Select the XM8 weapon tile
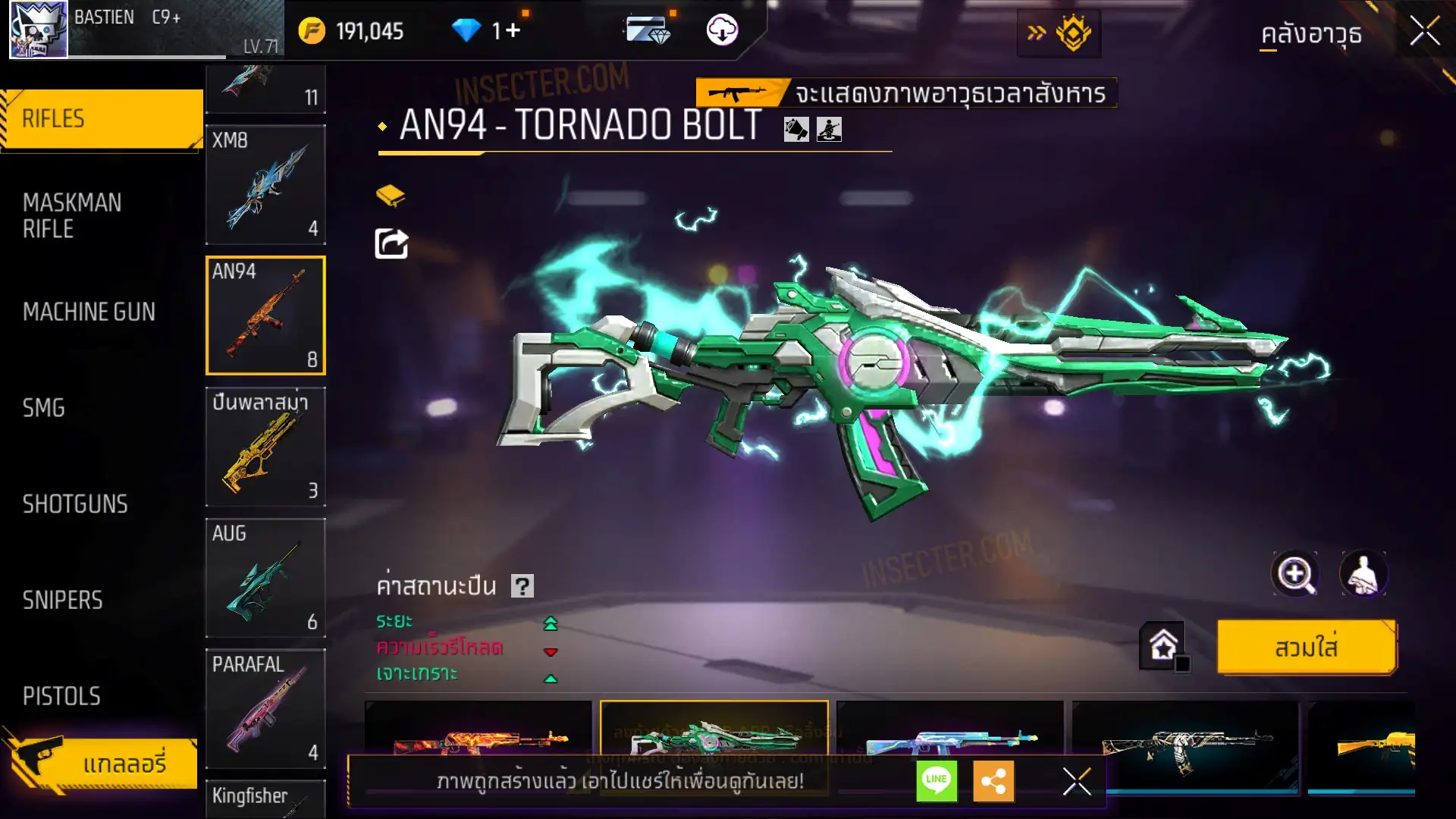 (265, 185)
